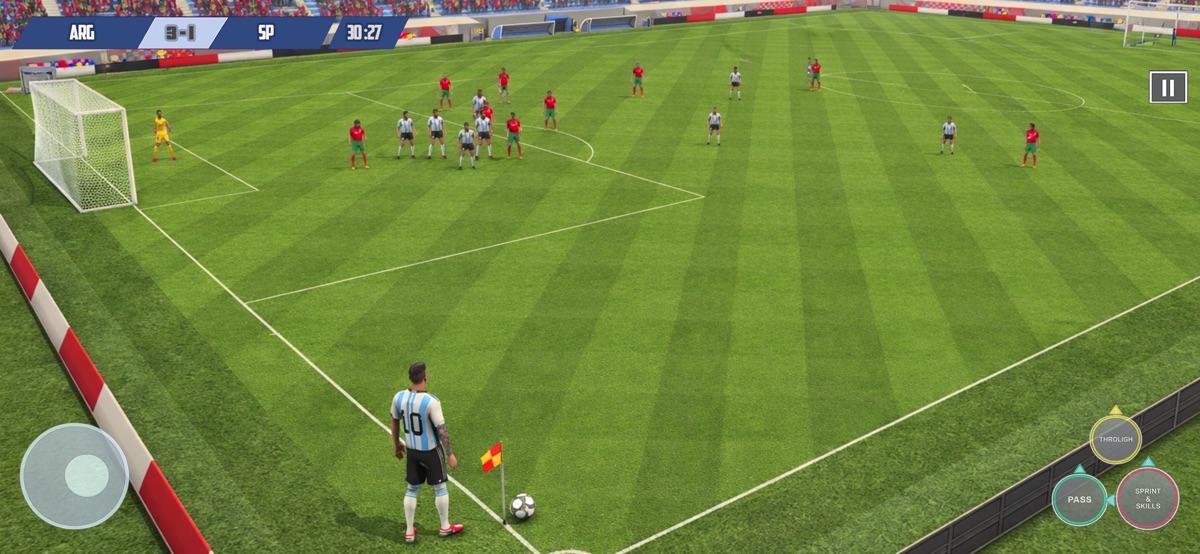The height and width of the screenshot is (554, 1200).
Task: Tap the Pass button
Action: click(x=1079, y=499)
